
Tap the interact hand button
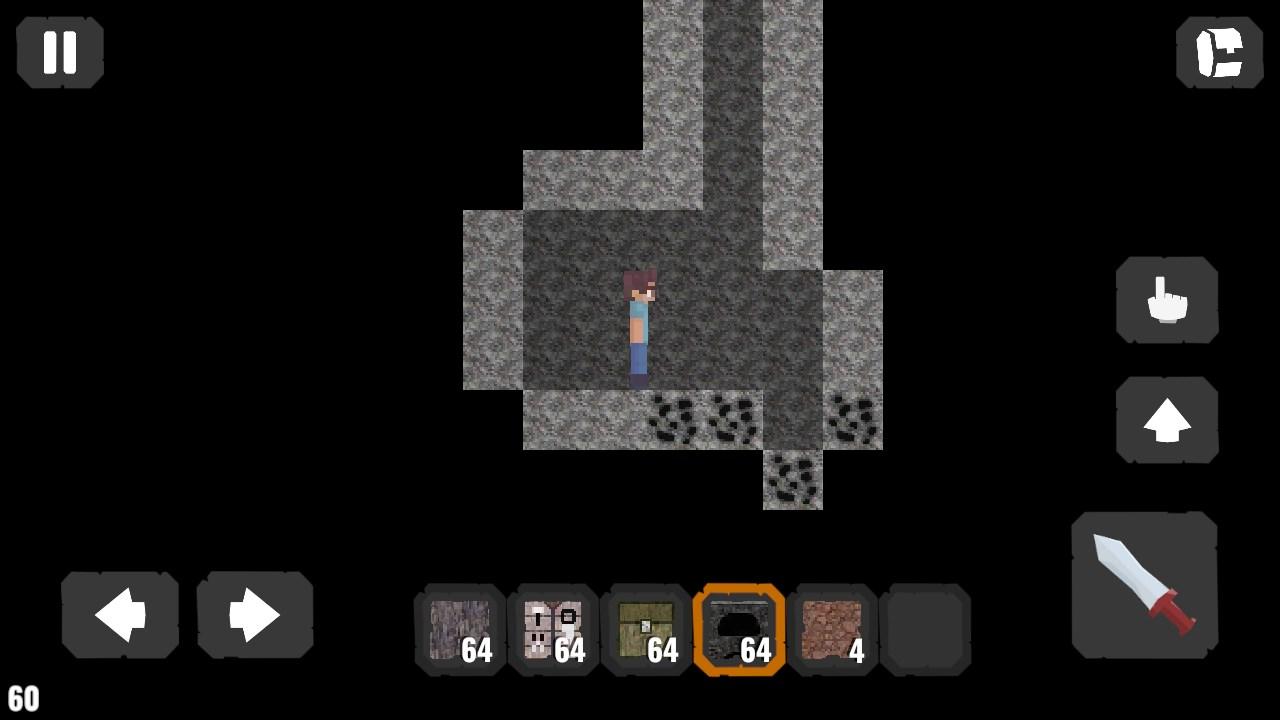pos(1166,300)
